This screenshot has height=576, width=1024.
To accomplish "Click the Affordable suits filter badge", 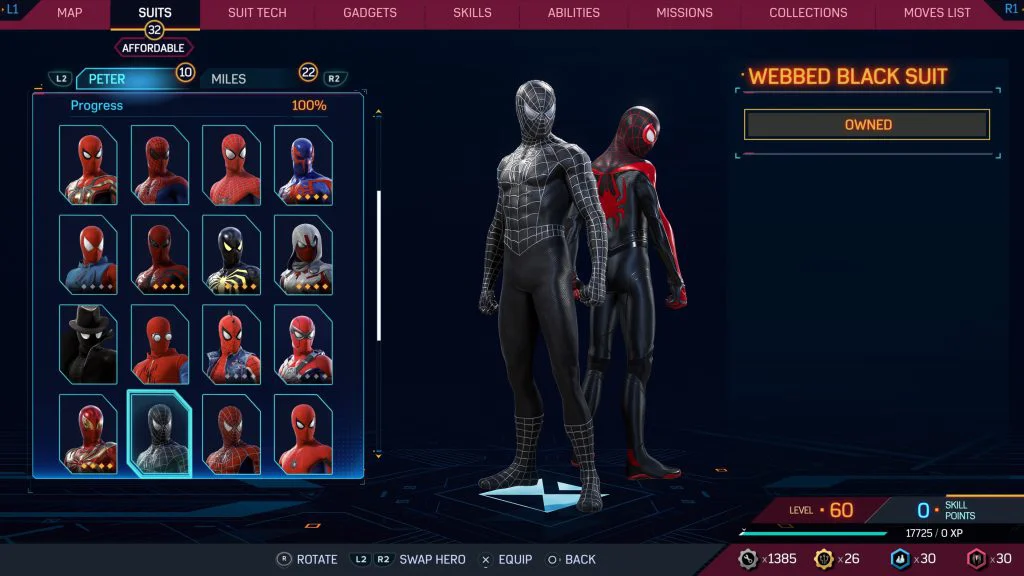I will tap(154, 47).
